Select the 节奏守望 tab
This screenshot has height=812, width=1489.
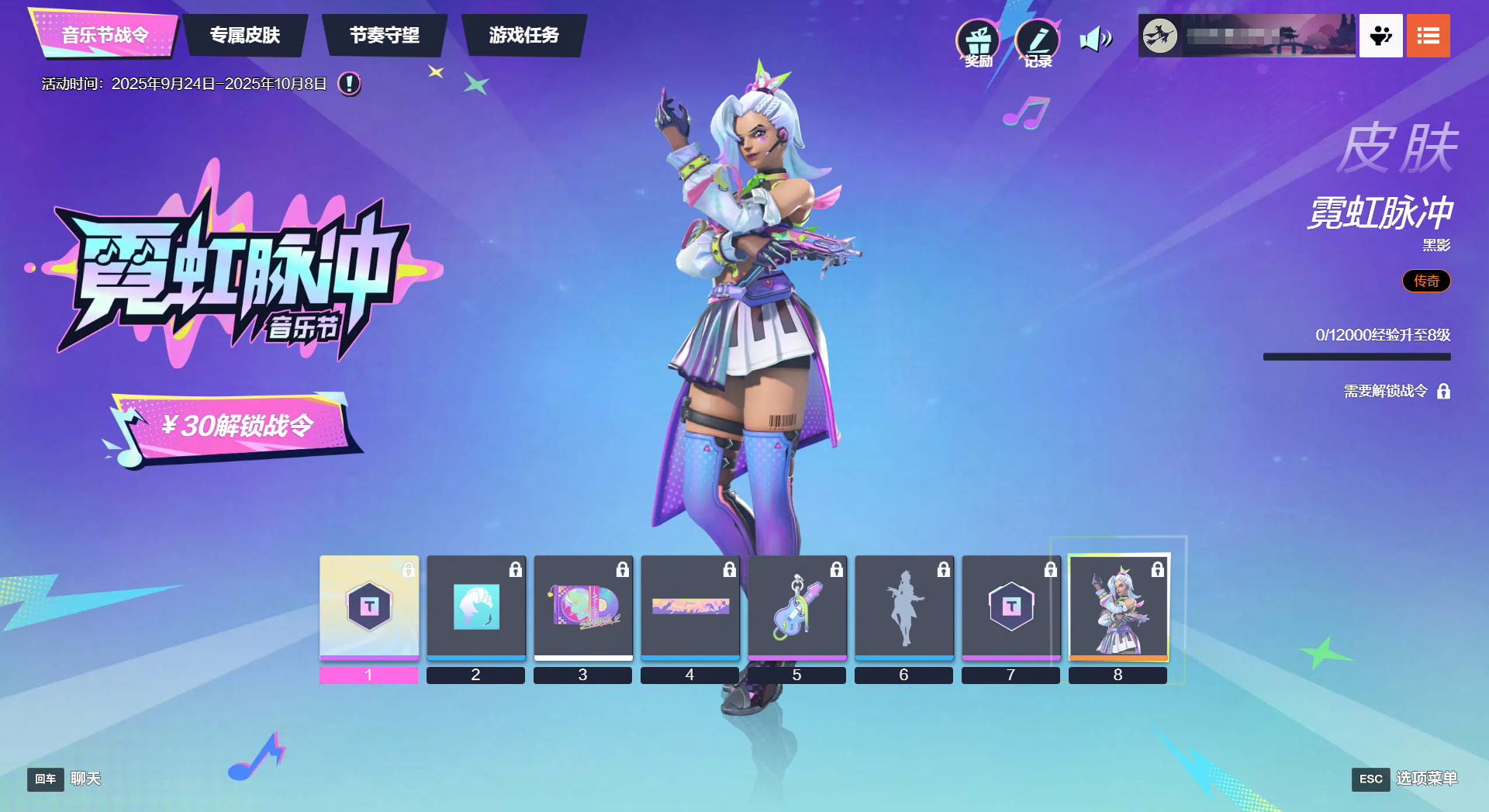pos(385,35)
